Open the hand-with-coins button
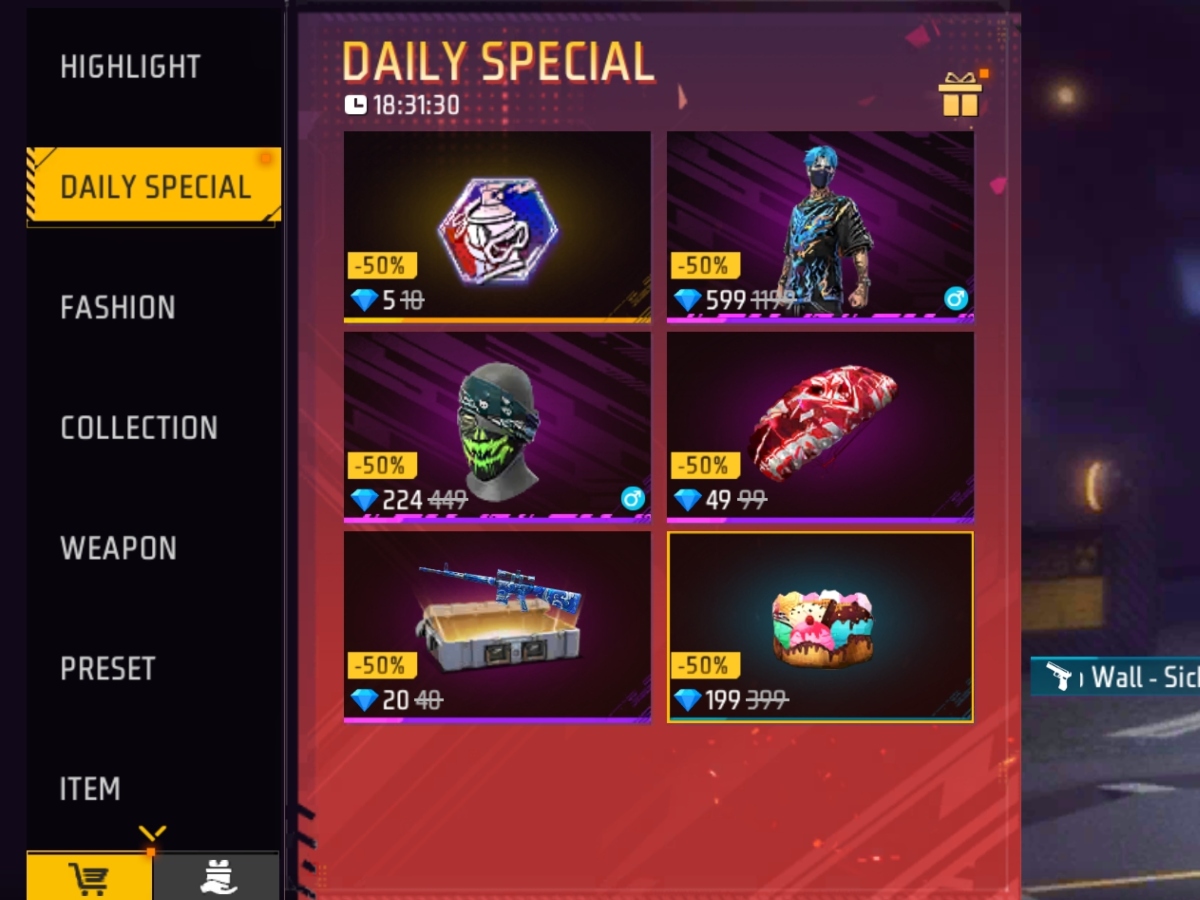This screenshot has width=1200, height=900. (216, 877)
